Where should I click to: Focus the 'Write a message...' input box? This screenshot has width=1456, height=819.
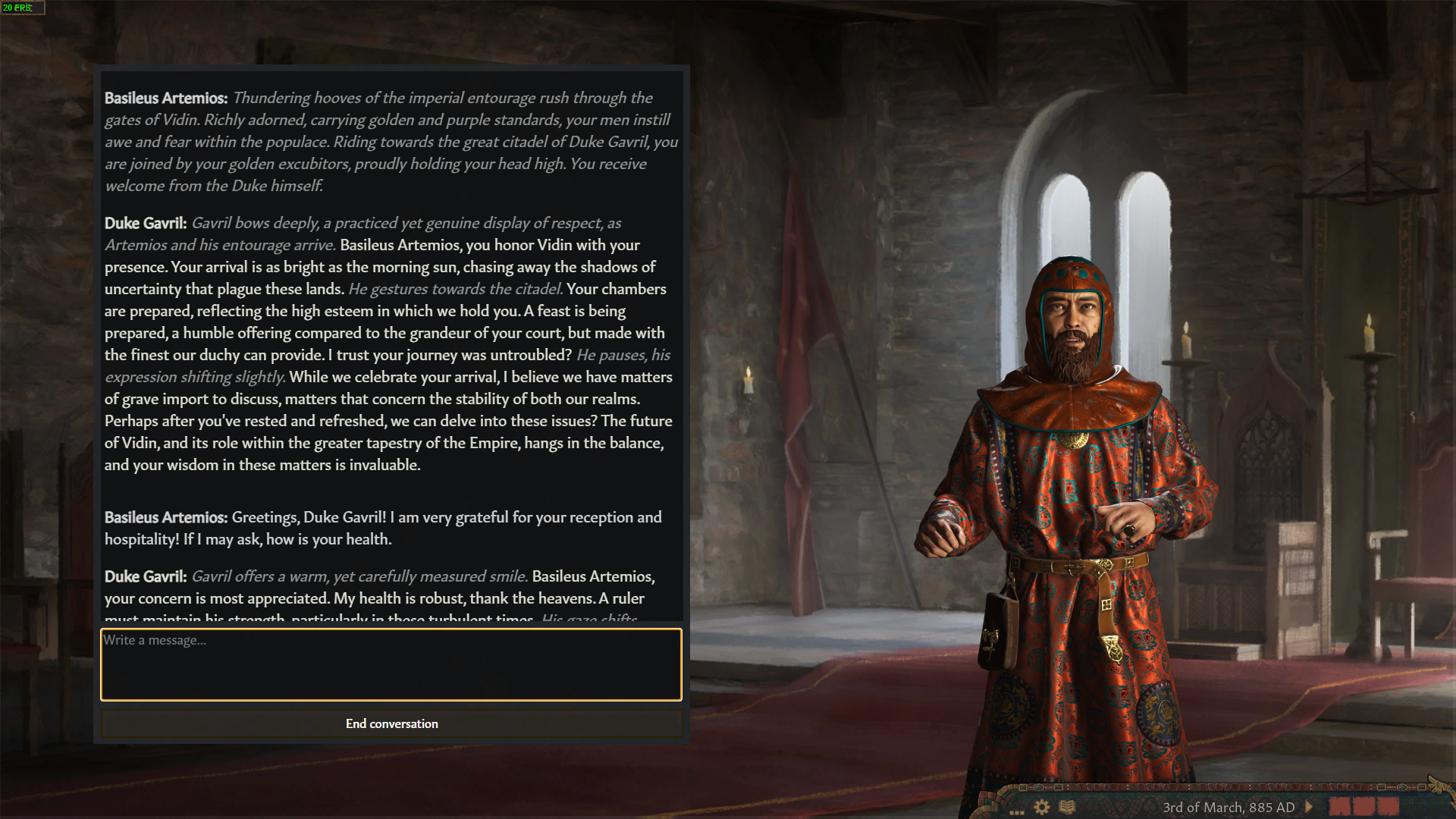coord(391,664)
